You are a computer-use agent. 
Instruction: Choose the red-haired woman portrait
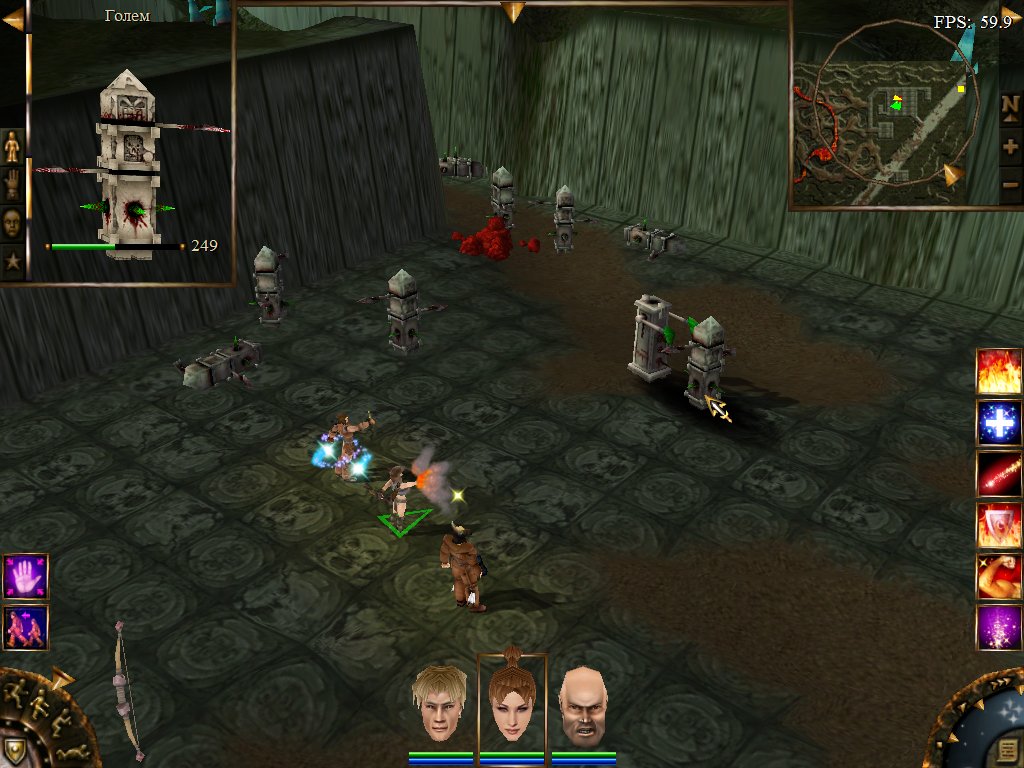click(512, 700)
